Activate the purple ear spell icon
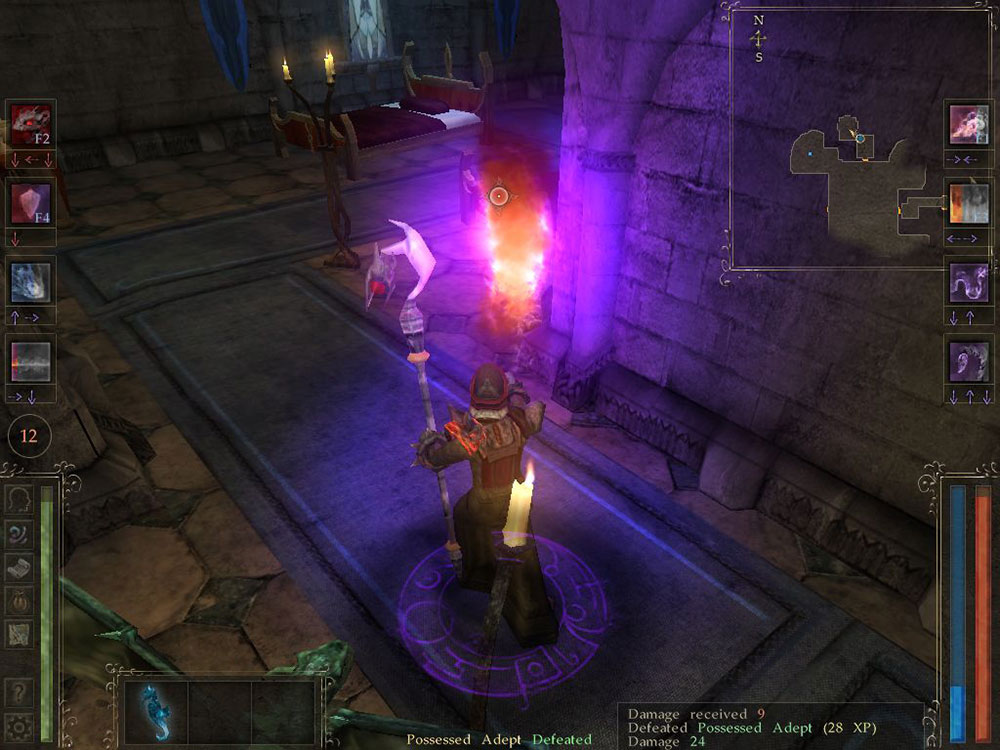This screenshot has width=1000, height=750. pos(969,360)
